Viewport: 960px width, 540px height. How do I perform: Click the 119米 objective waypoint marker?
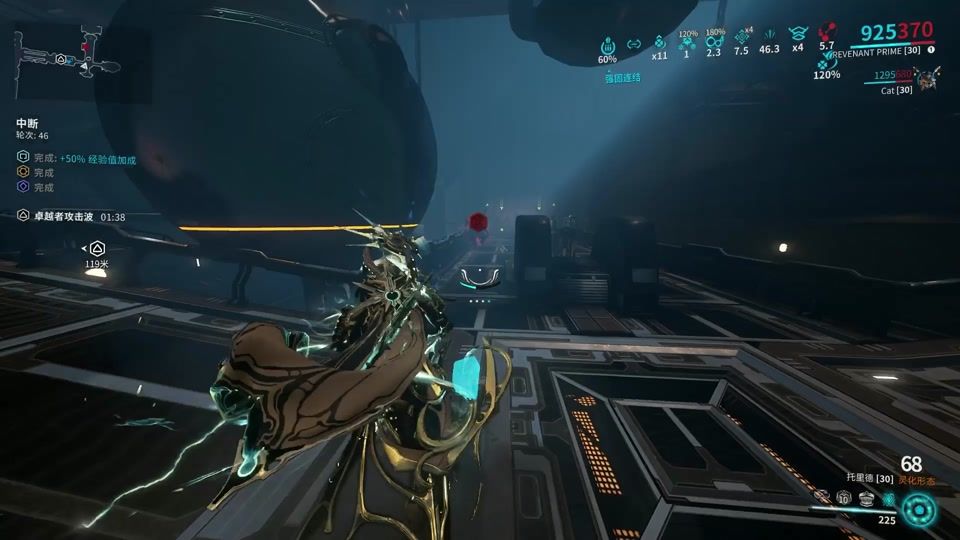96,249
